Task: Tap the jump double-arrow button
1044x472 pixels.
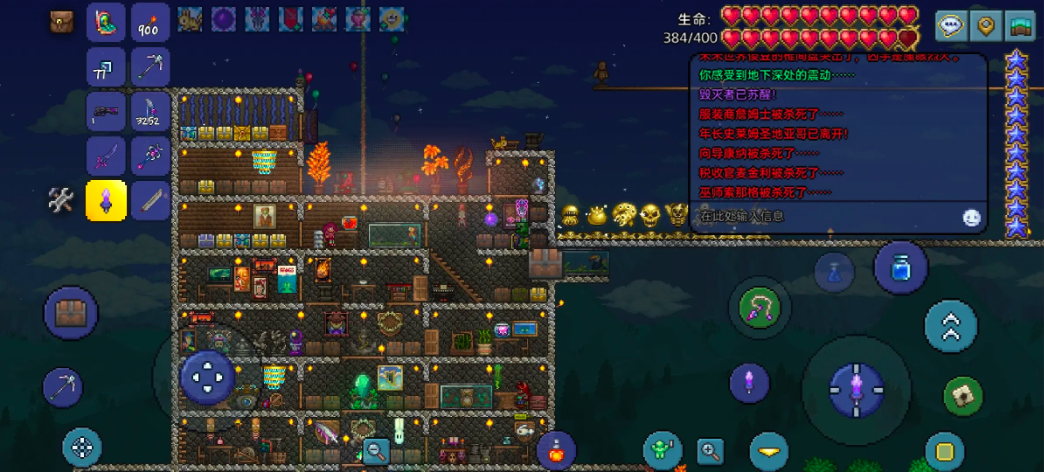Action: [x=950, y=326]
